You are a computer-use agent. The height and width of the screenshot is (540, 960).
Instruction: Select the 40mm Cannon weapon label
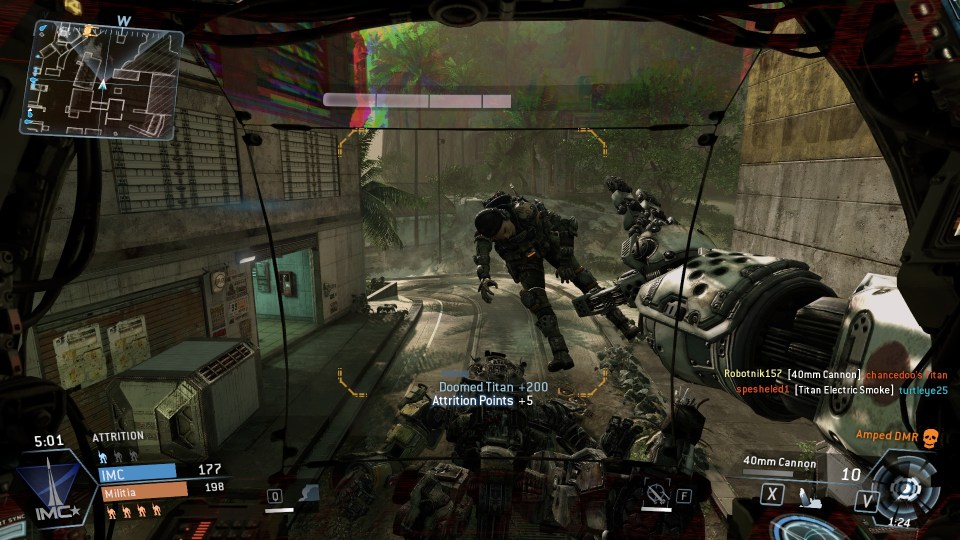779,462
